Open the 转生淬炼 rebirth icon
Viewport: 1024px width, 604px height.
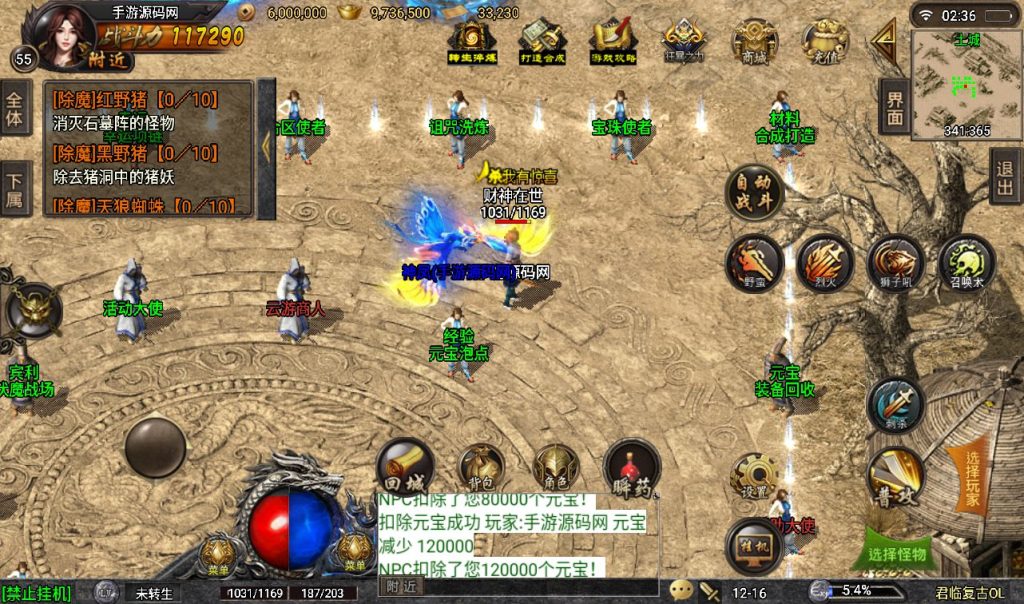[471, 42]
